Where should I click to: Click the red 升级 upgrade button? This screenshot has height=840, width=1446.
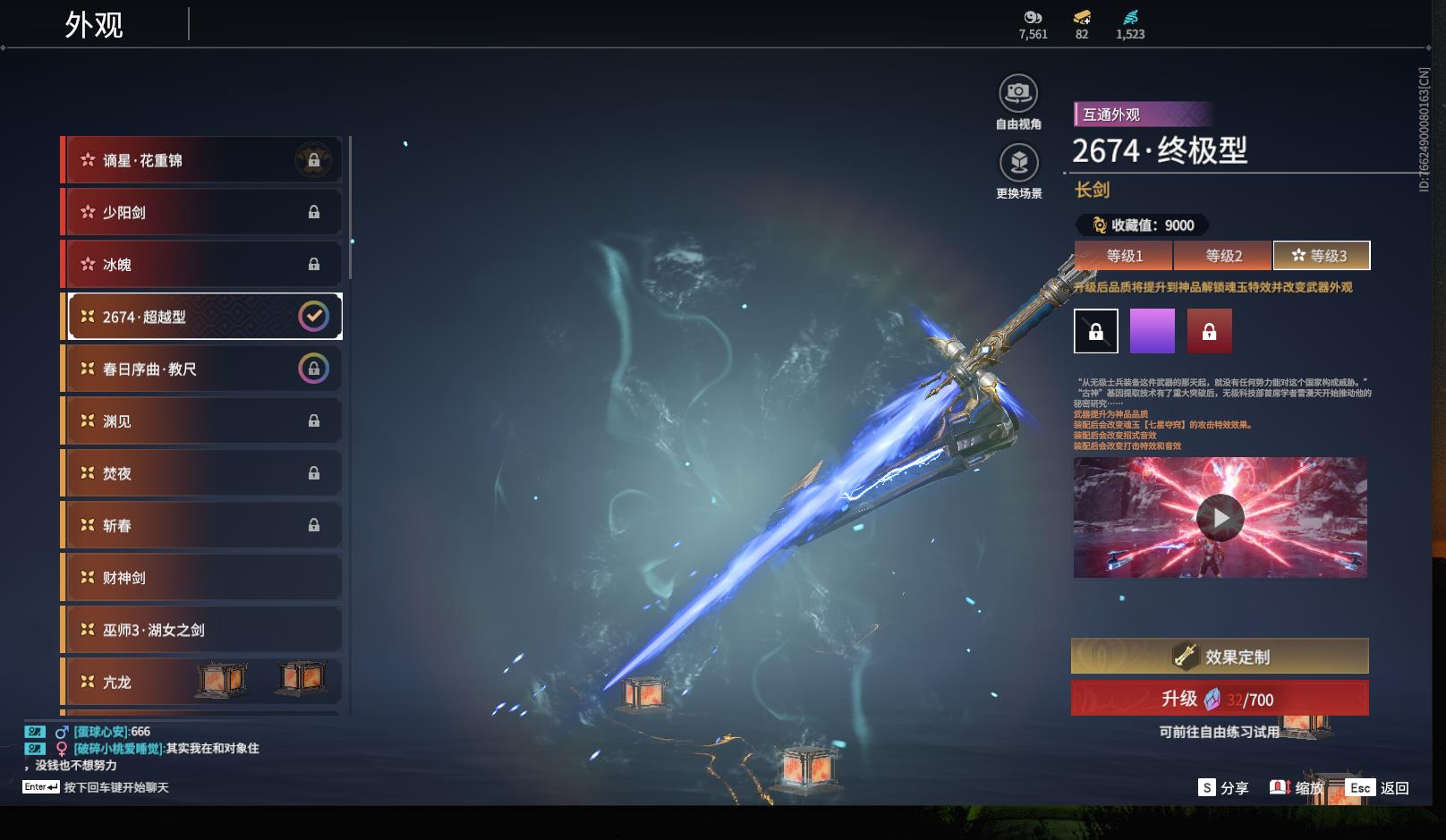[1220, 699]
